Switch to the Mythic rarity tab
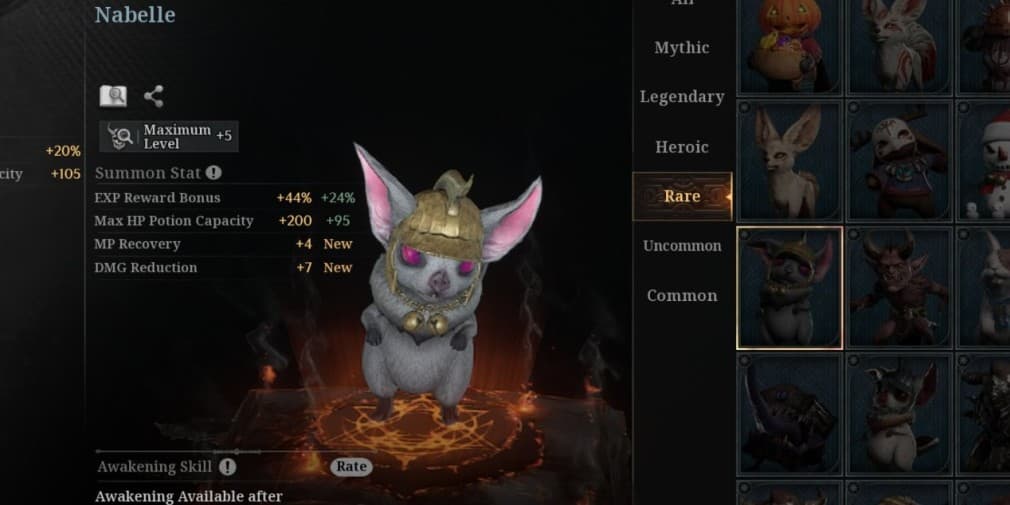This screenshot has width=1010, height=505. tap(681, 48)
